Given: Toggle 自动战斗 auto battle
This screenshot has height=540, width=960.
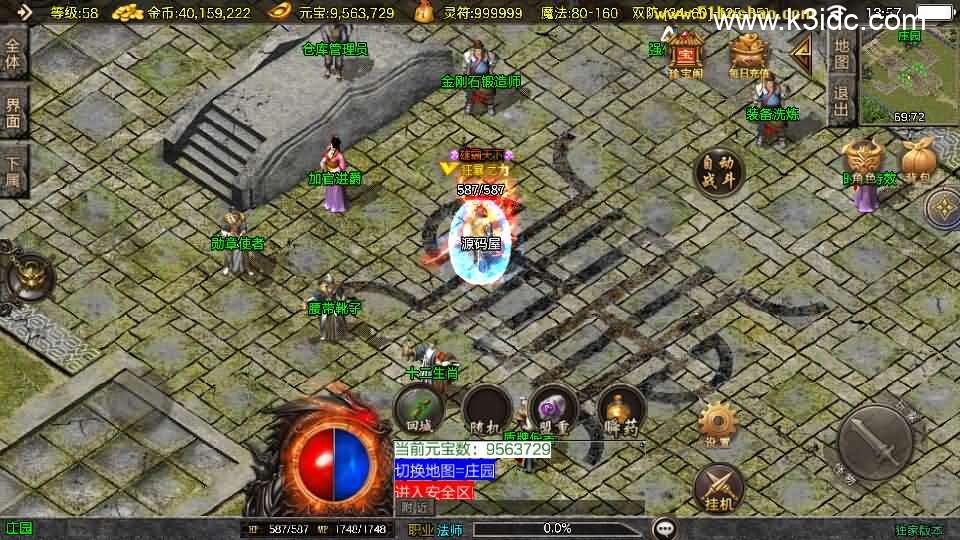Looking at the screenshot, I should [x=718, y=172].
